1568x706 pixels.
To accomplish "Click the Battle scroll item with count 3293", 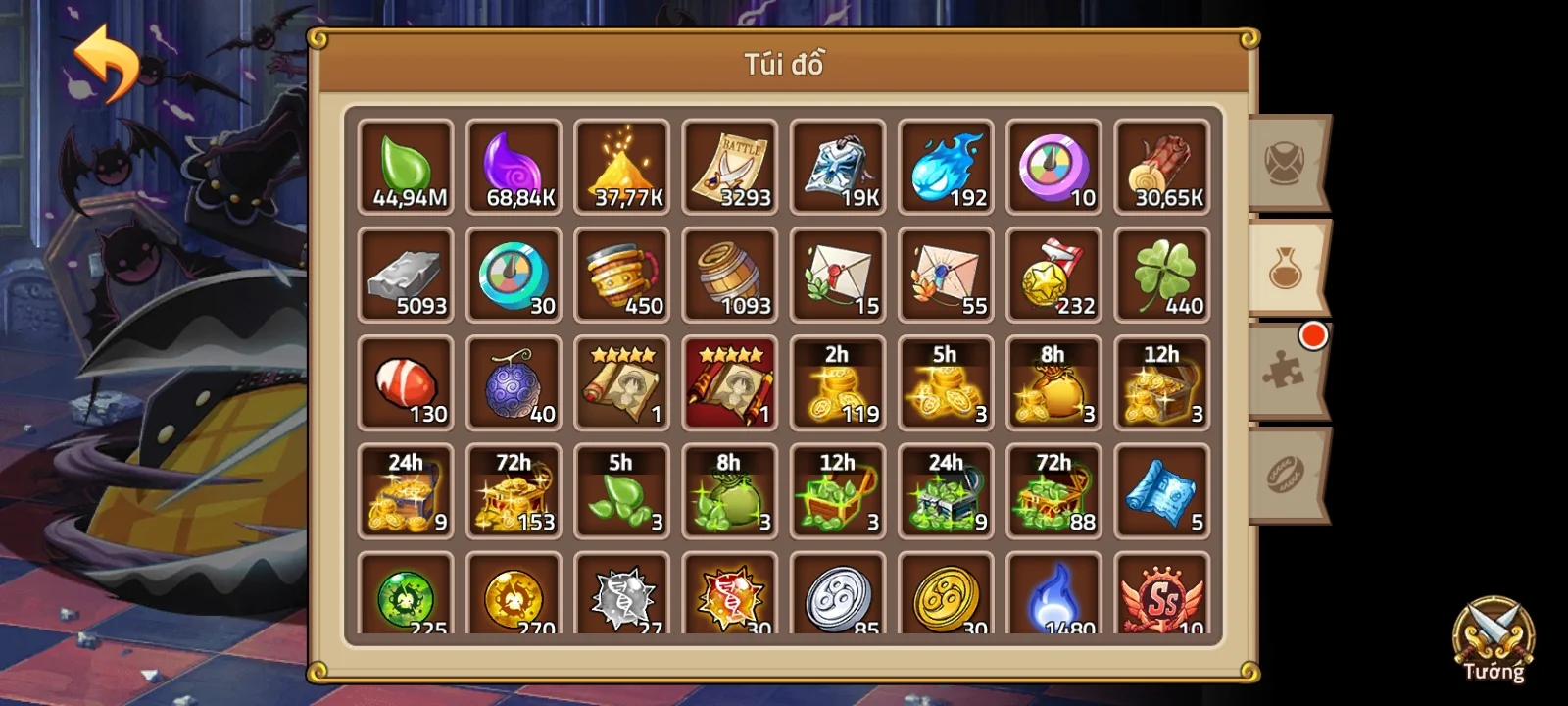I will (x=729, y=167).
